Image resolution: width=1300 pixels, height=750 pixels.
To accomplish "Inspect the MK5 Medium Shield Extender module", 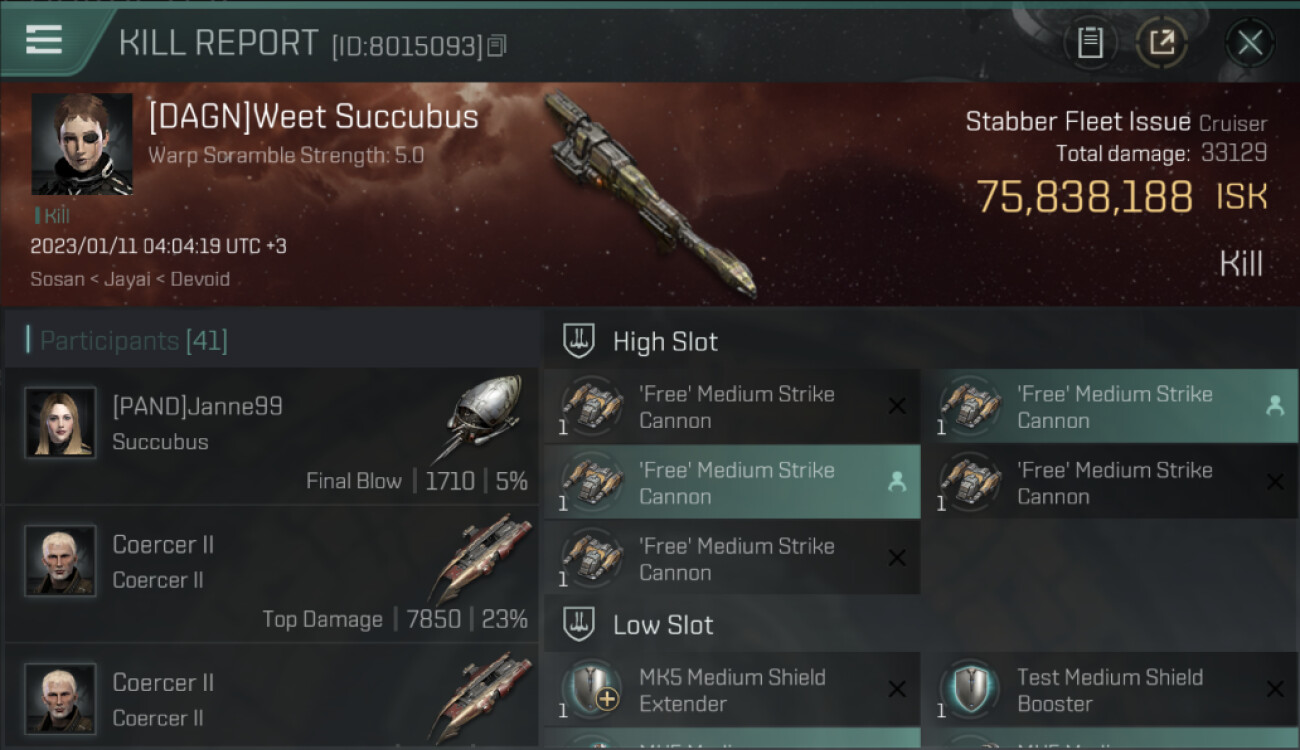I will coord(732,690).
